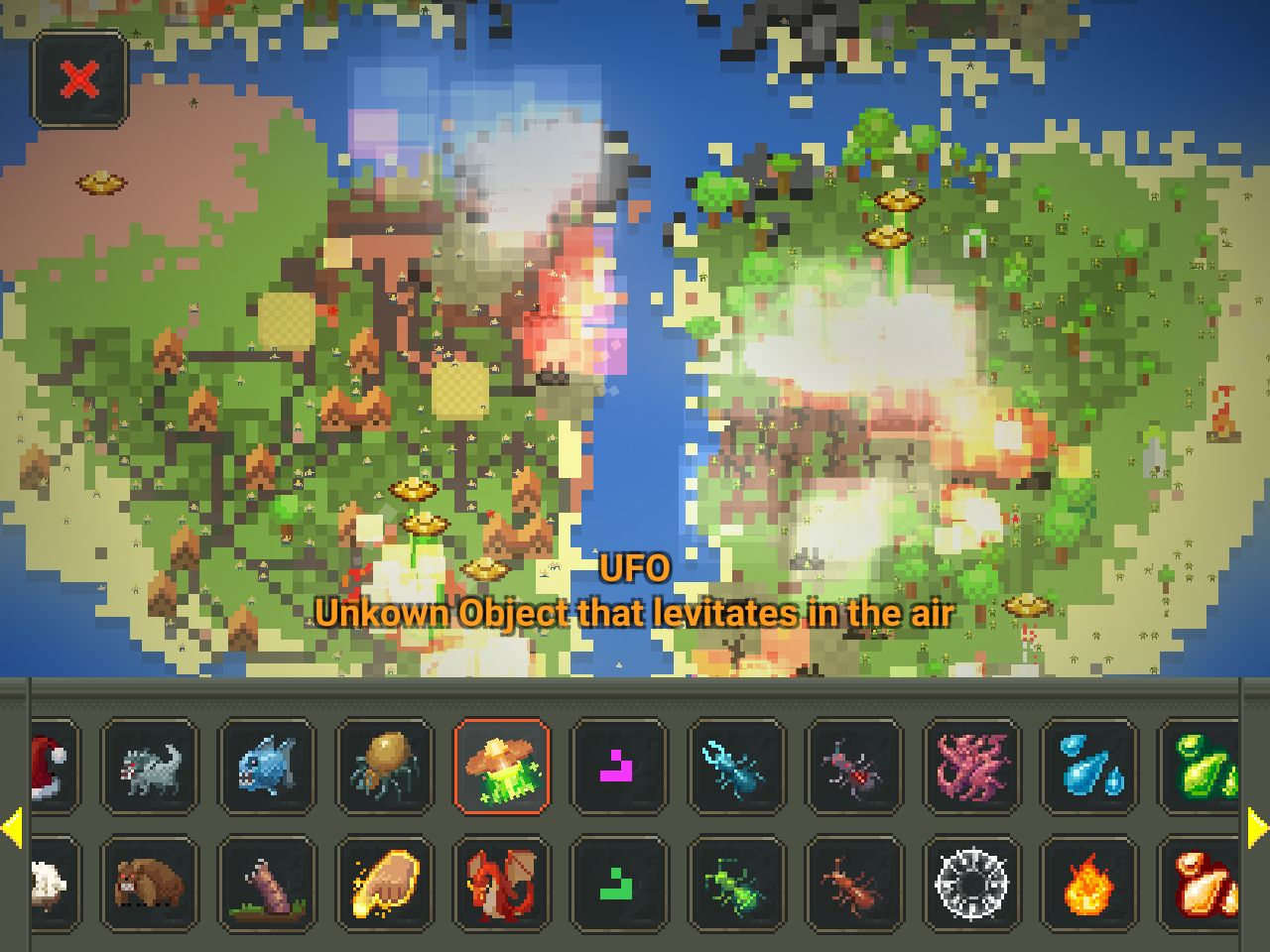1270x952 pixels.
Task: Select the piranha fish creature
Action: 267,769
